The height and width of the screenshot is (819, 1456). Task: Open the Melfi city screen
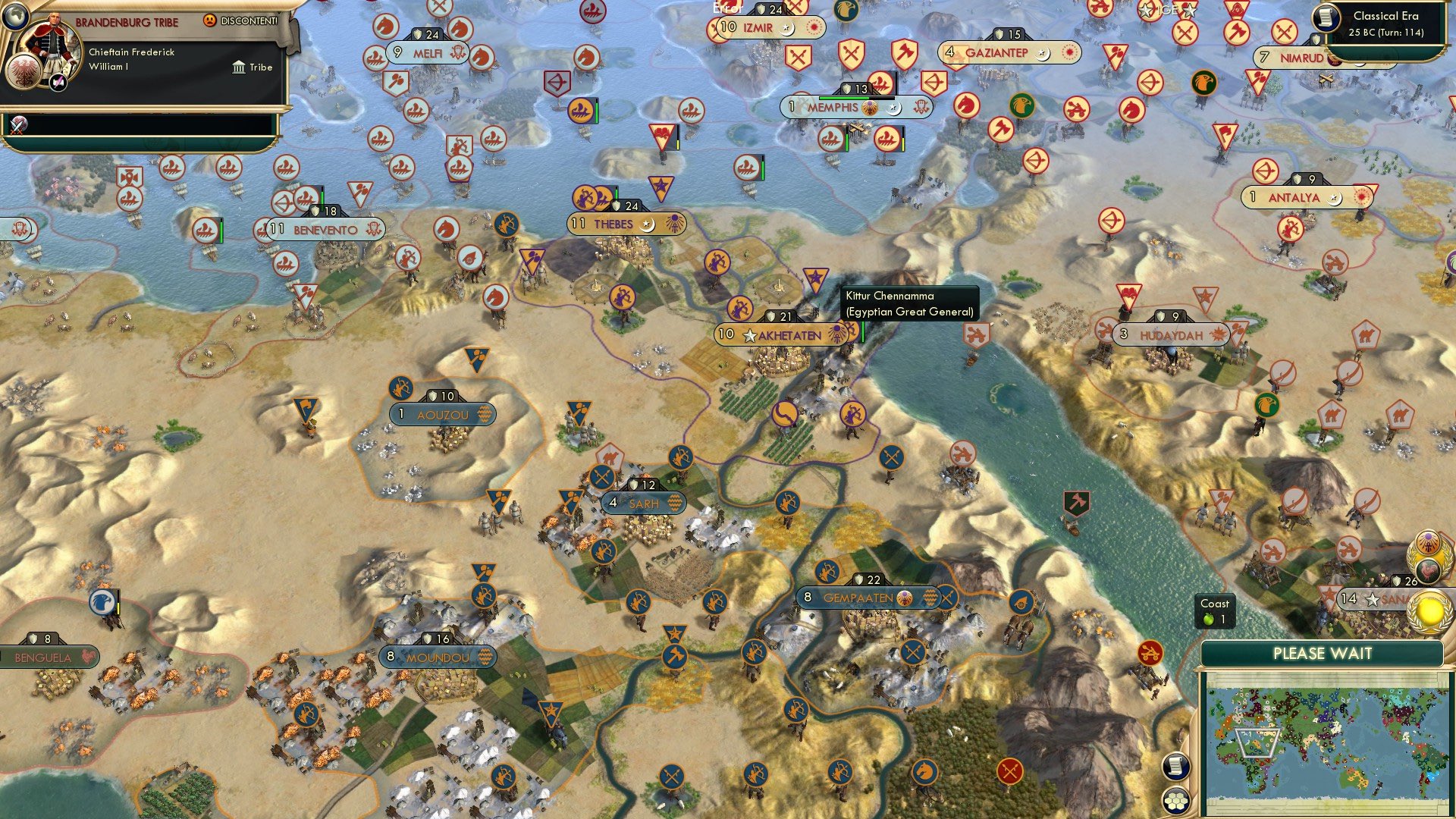[x=428, y=53]
